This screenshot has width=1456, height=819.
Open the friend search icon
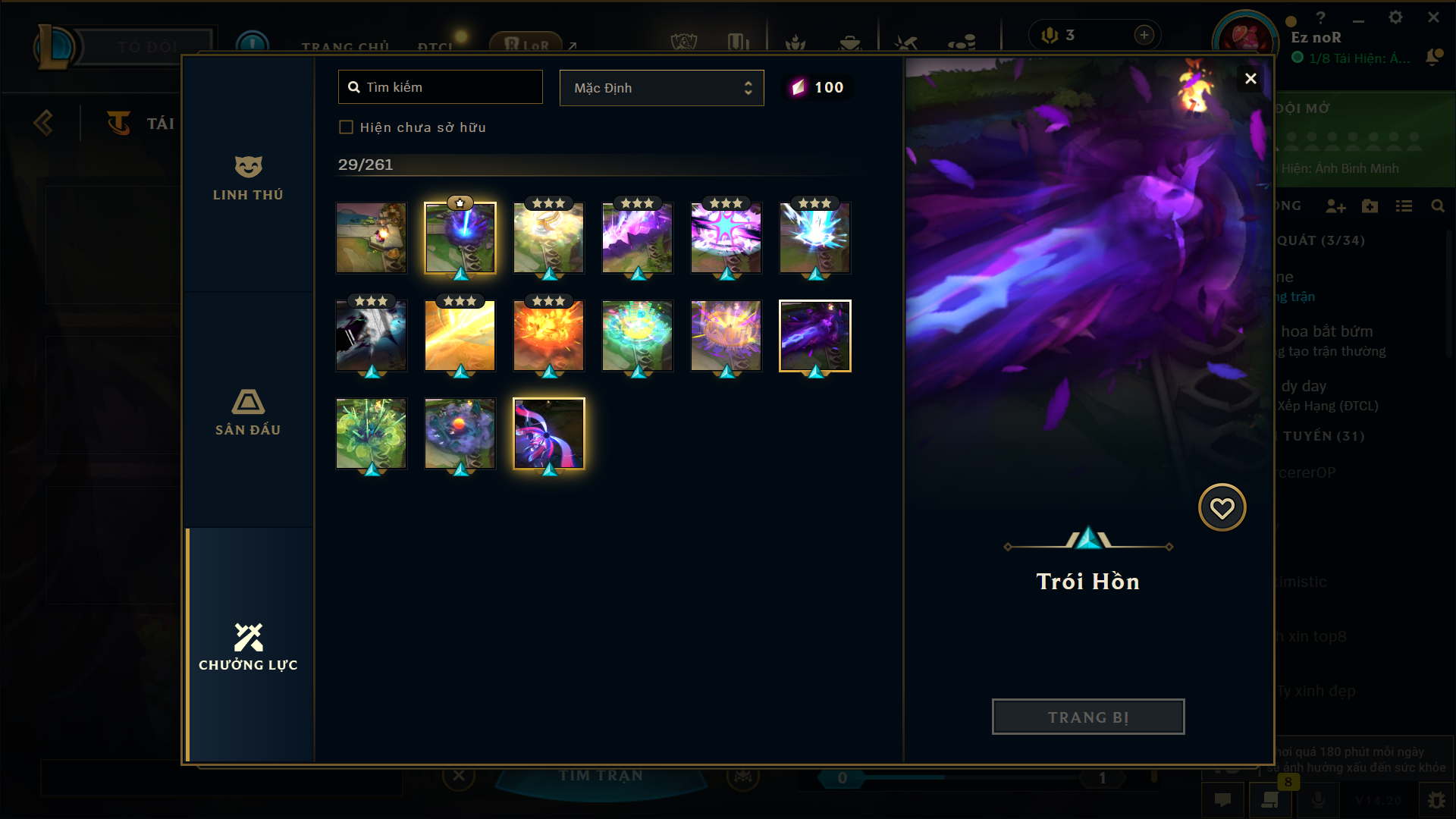[x=1439, y=206]
